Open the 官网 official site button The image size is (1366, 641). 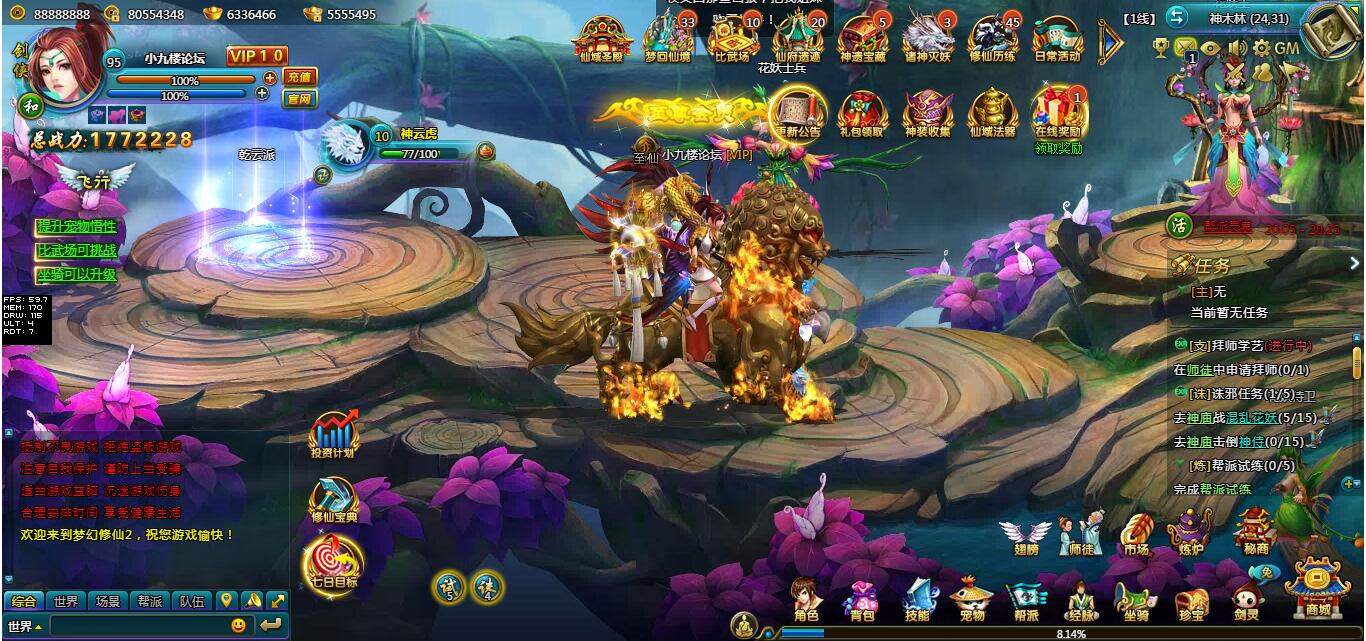point(299,98)
